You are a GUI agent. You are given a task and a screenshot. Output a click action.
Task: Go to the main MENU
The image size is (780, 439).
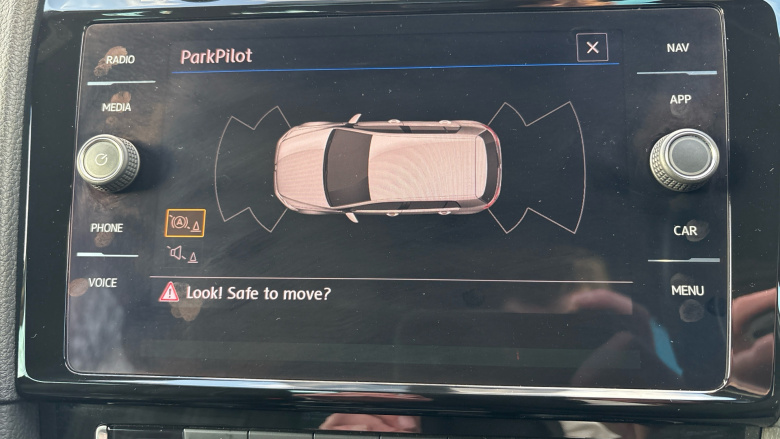click(x=687, y=291)
